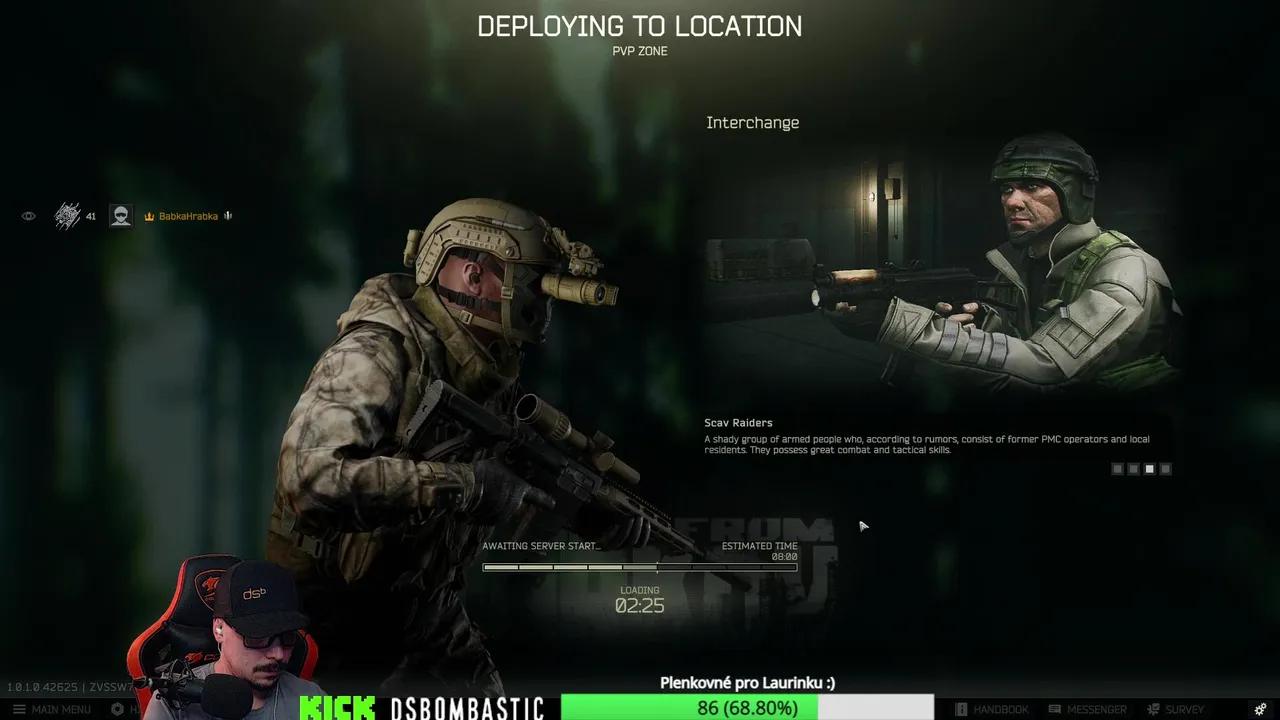
Task: Click the Awaiting Server Start loading bar
Action: (x=640, y=567)
